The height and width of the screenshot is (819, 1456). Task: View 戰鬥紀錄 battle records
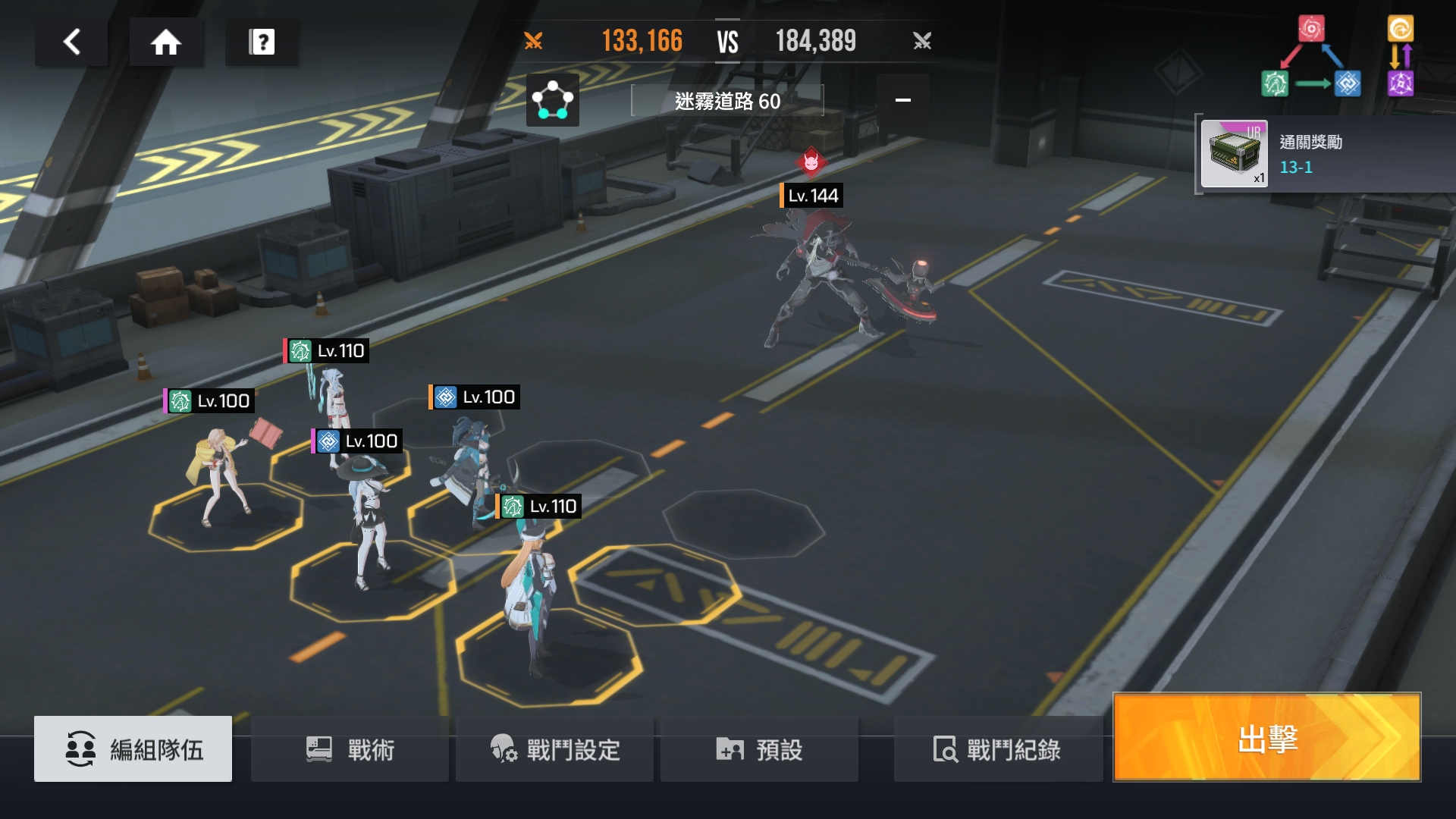pyautogui.click(x=997, y=749)
